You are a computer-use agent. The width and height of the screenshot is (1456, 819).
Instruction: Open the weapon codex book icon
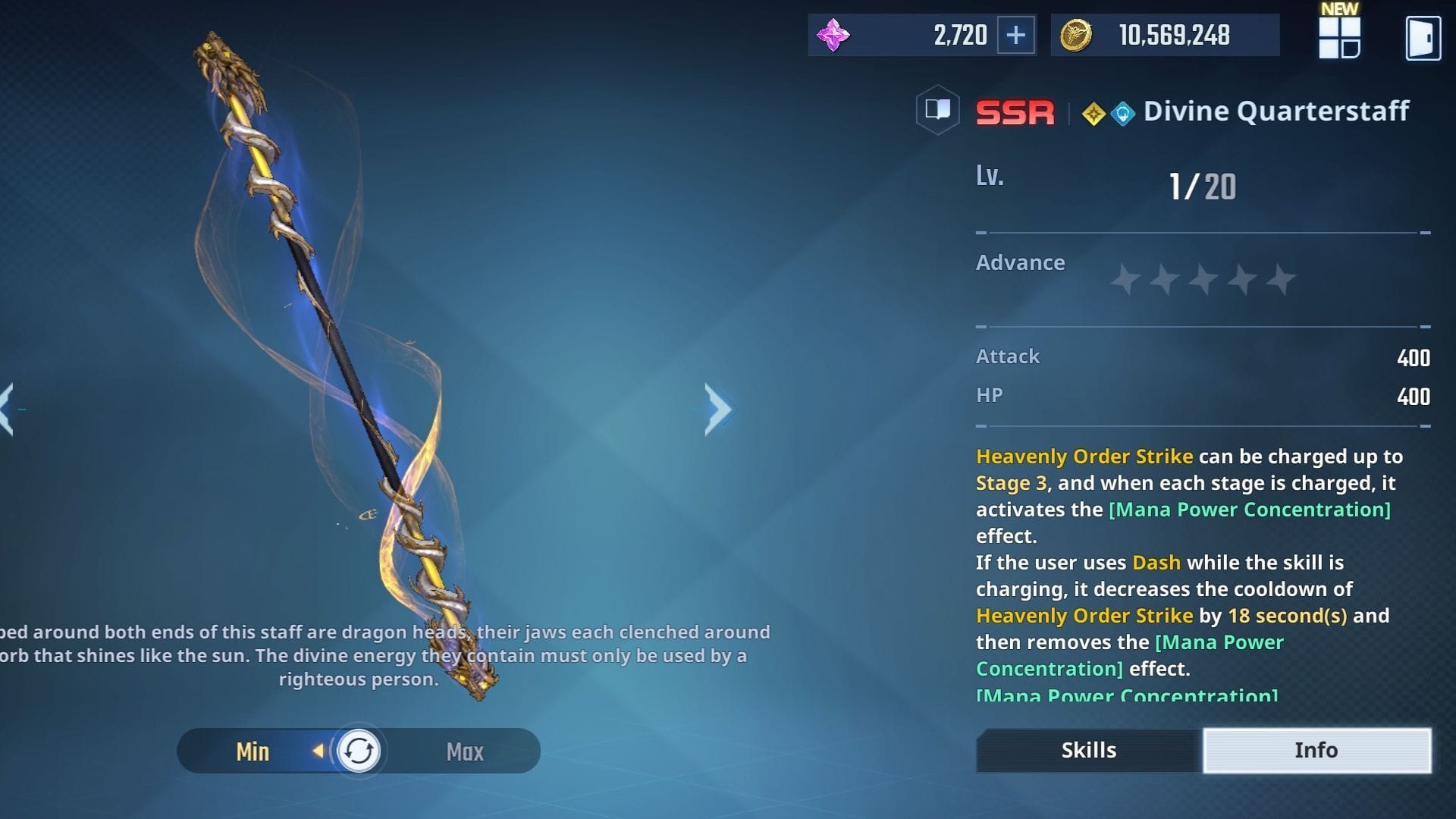[937, 111]
